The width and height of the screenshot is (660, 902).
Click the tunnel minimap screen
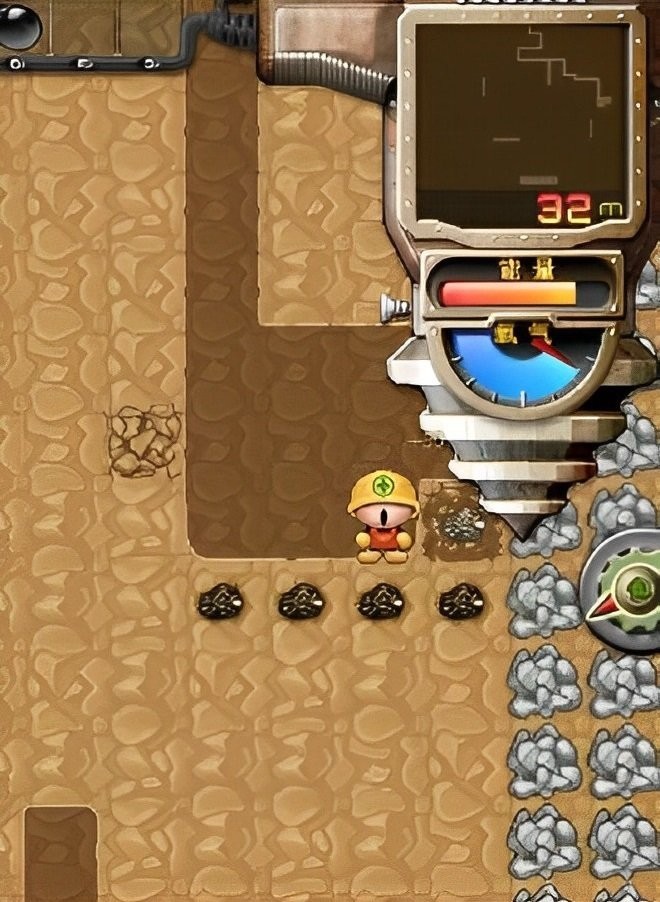(x=521, y=120)
